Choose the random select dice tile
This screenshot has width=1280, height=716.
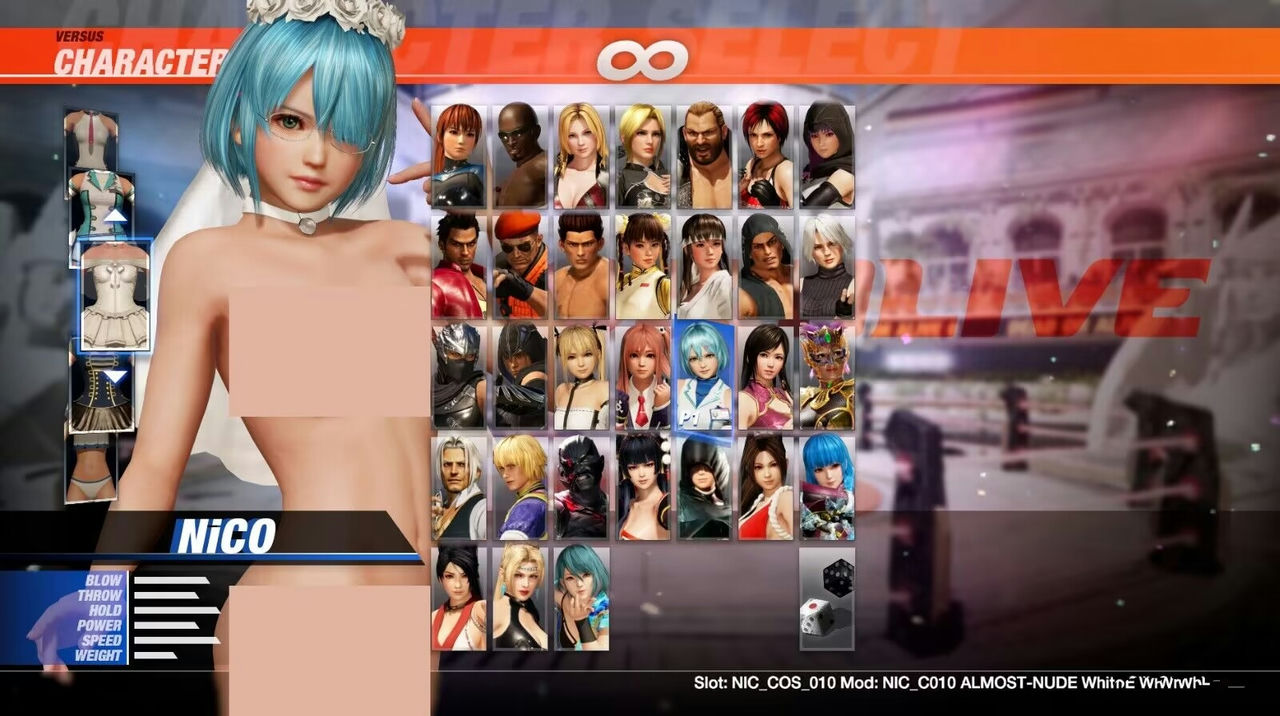[x=827, y=597]
